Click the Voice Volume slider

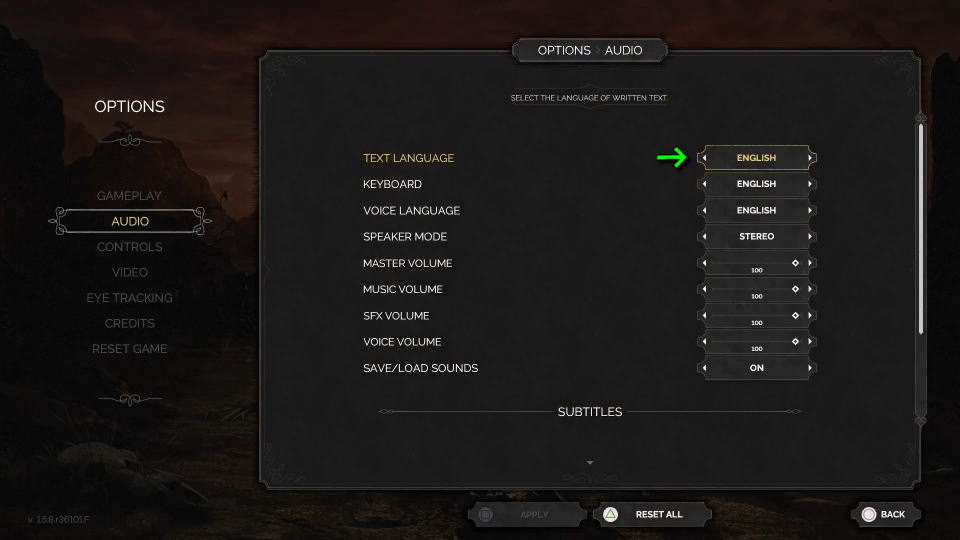point(756,342)
